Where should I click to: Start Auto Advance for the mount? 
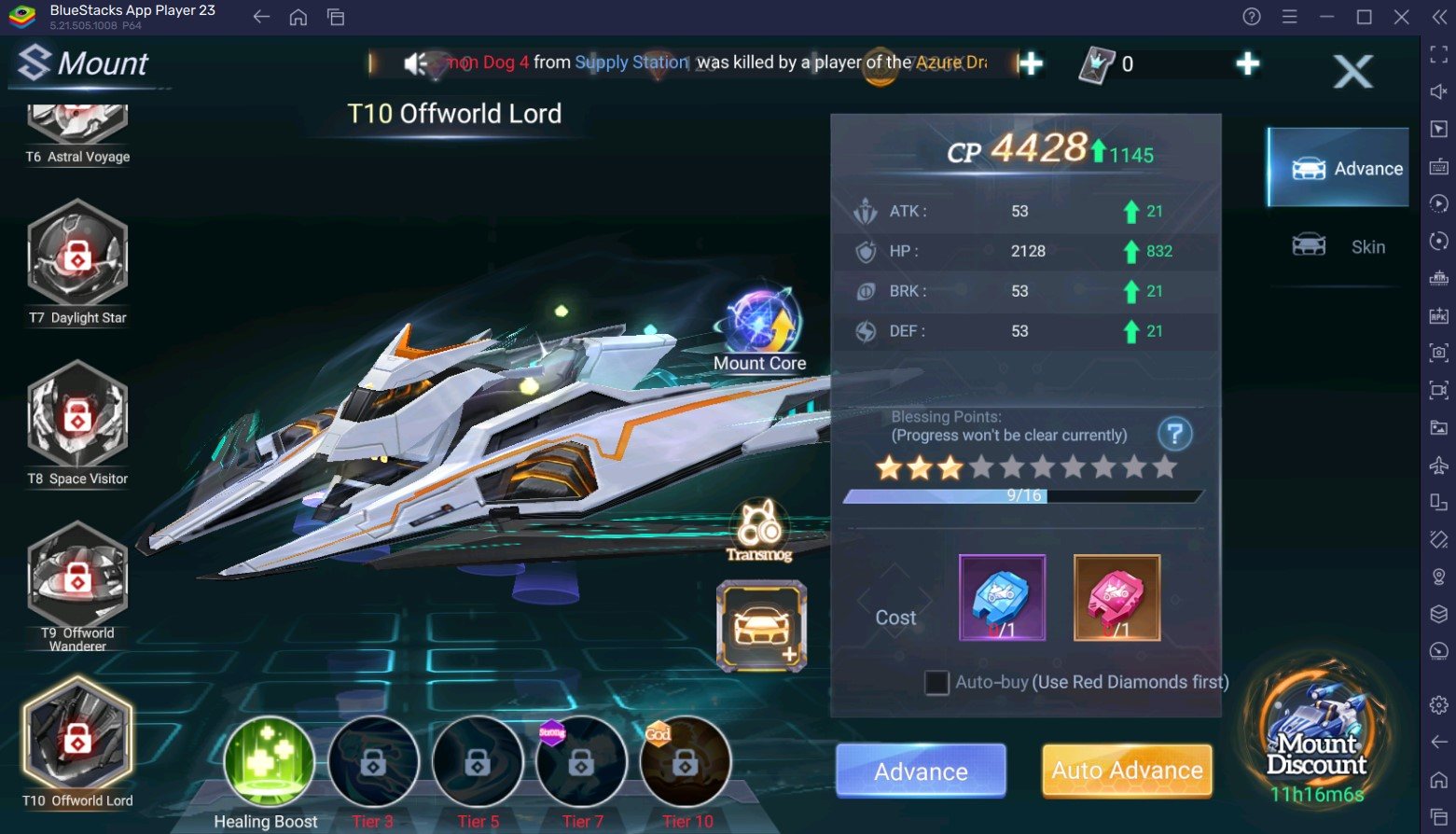1127,771
